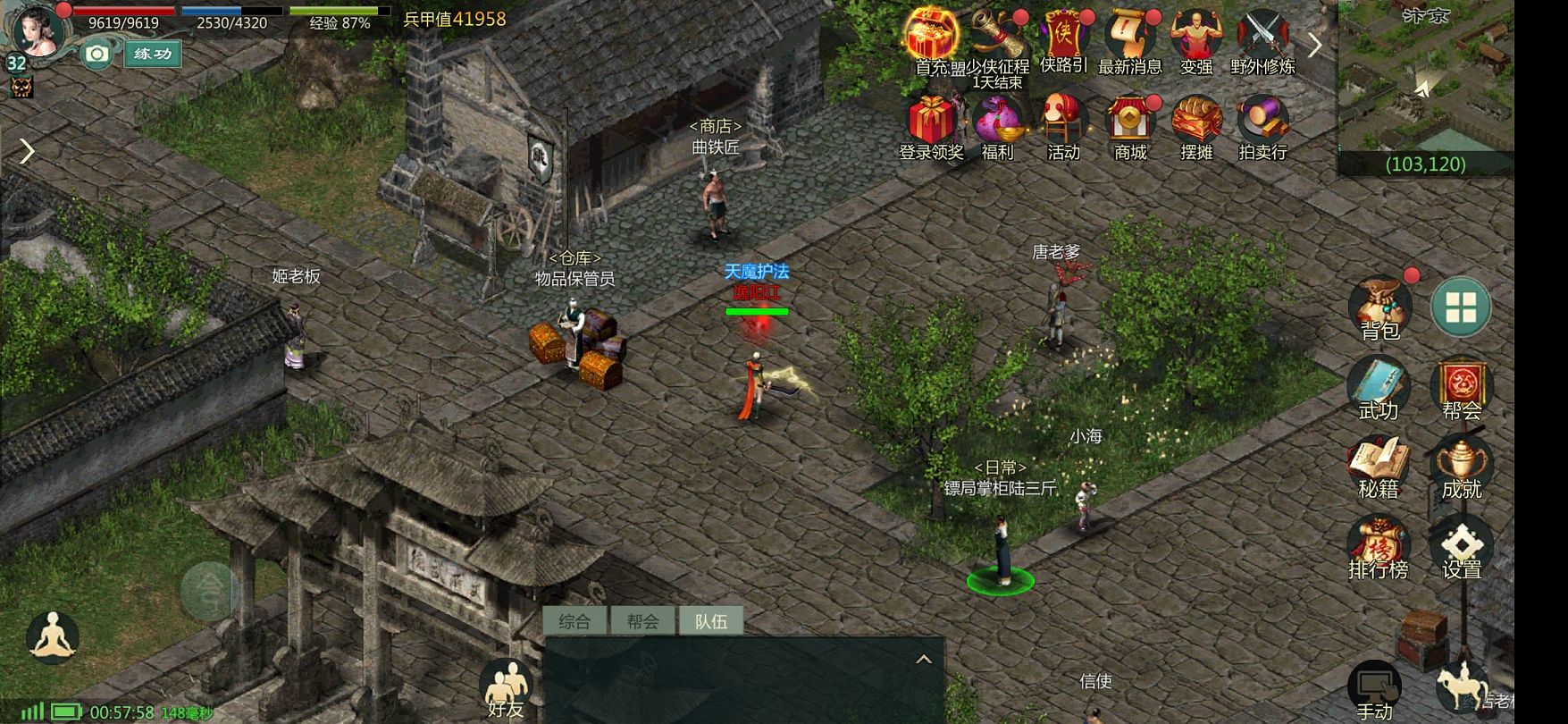Image resolution: width=1568 pixels, height=724 pixels.
Task: Click the 练功 practice button
Action: tap(152, 54)
